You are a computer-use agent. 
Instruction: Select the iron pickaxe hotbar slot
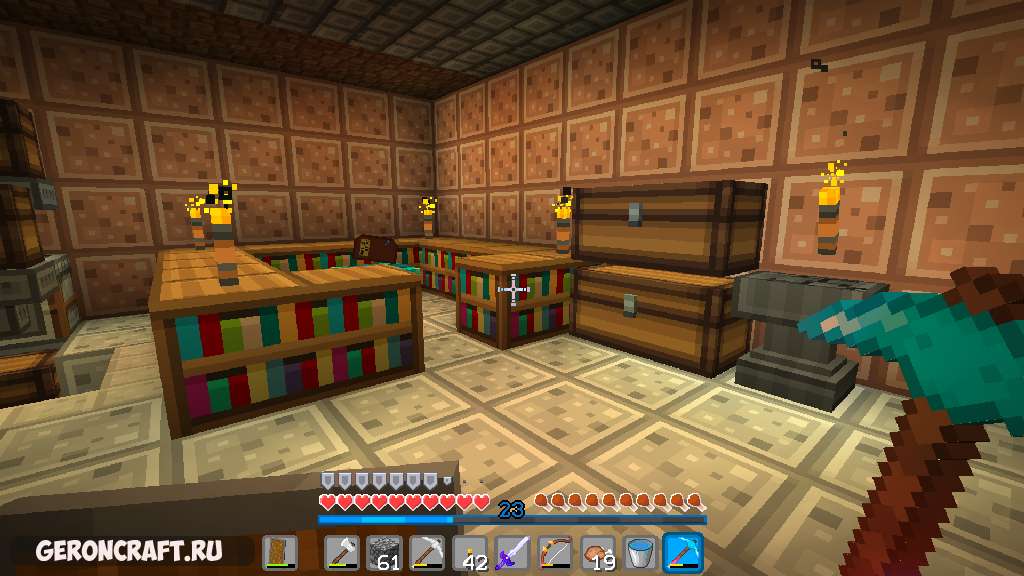tap(427, 553)
